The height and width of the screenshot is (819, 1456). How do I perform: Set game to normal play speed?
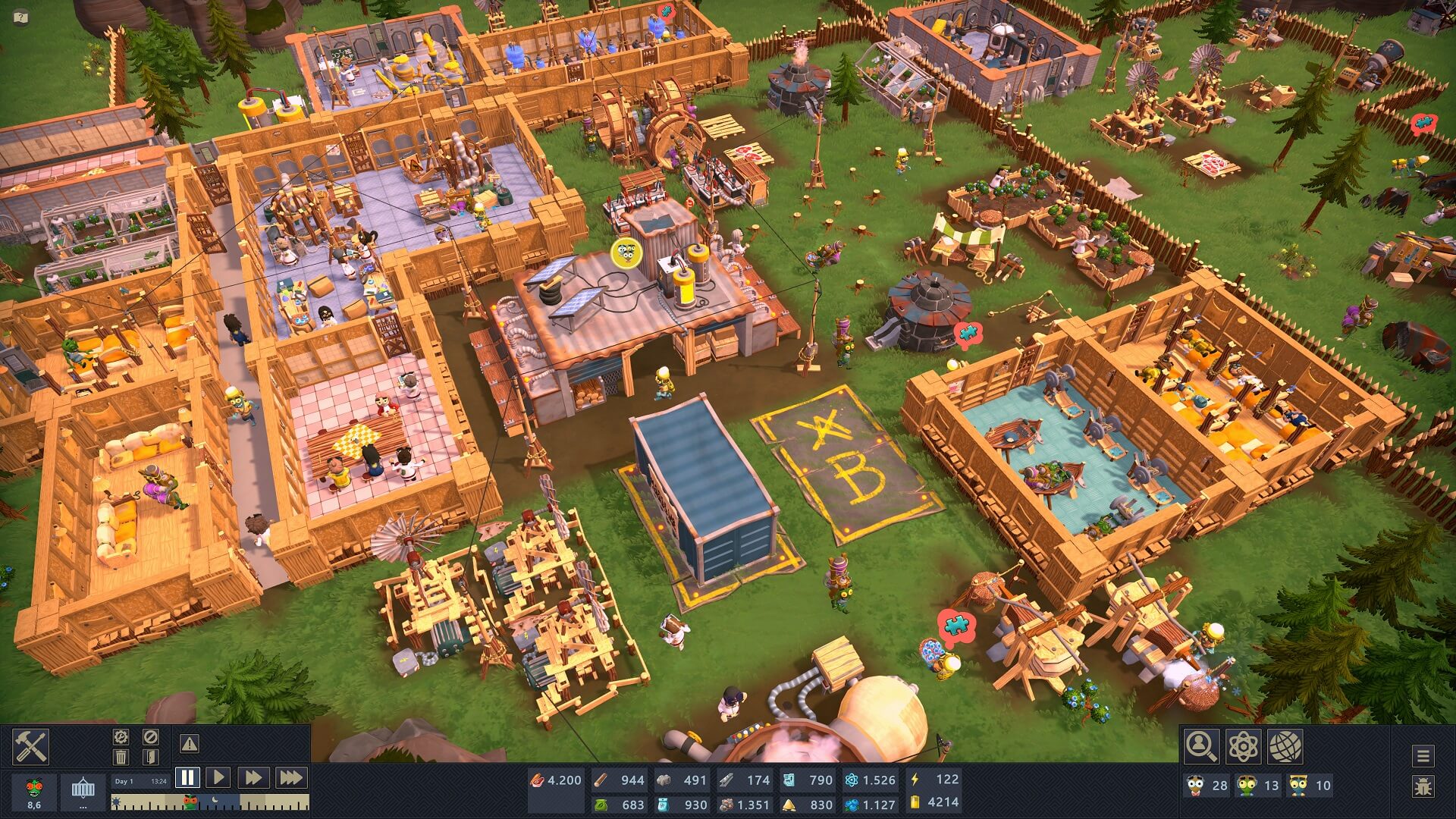coord(218,777)
